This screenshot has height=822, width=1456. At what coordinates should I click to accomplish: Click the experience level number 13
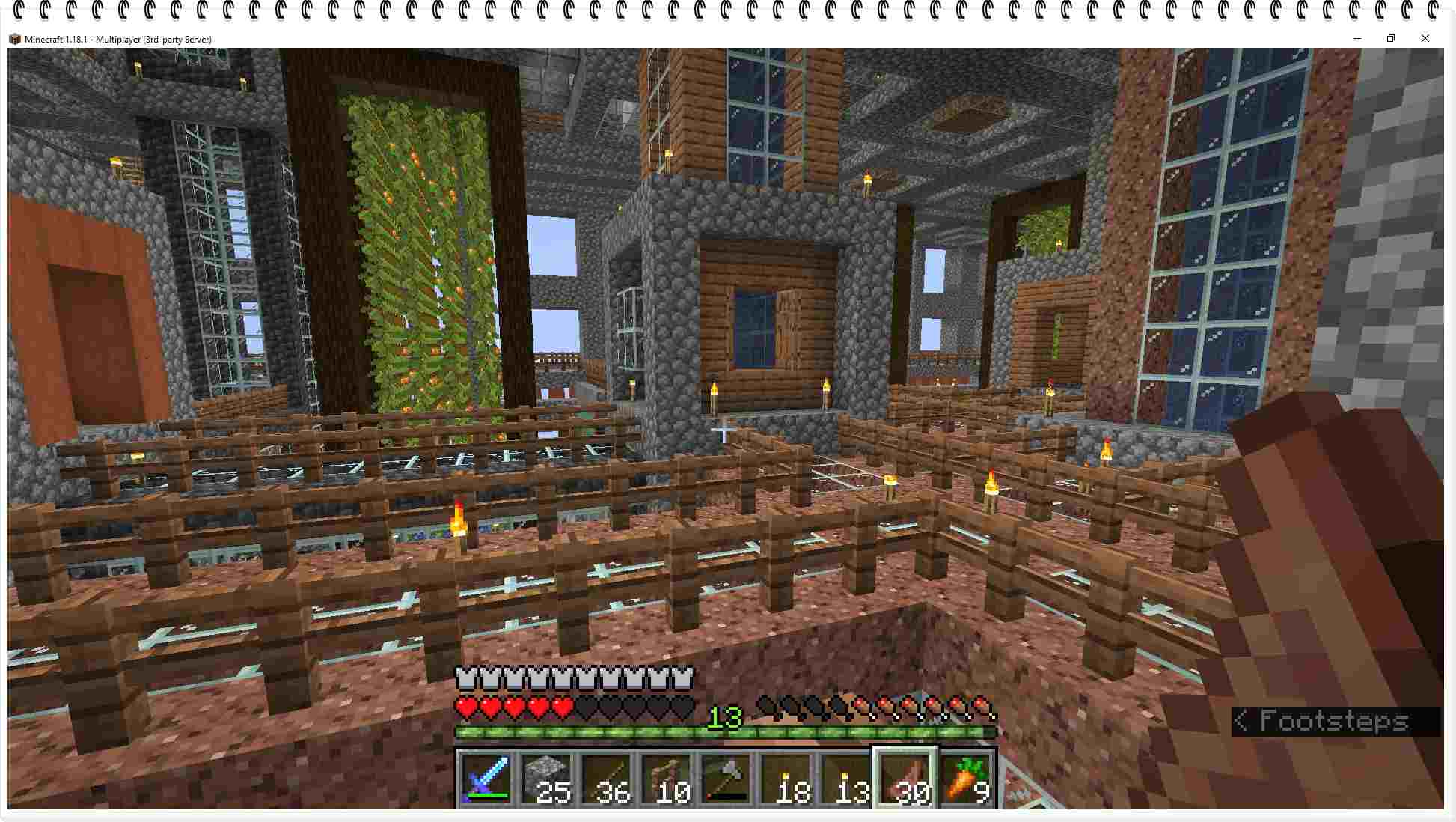coord(726,716)
